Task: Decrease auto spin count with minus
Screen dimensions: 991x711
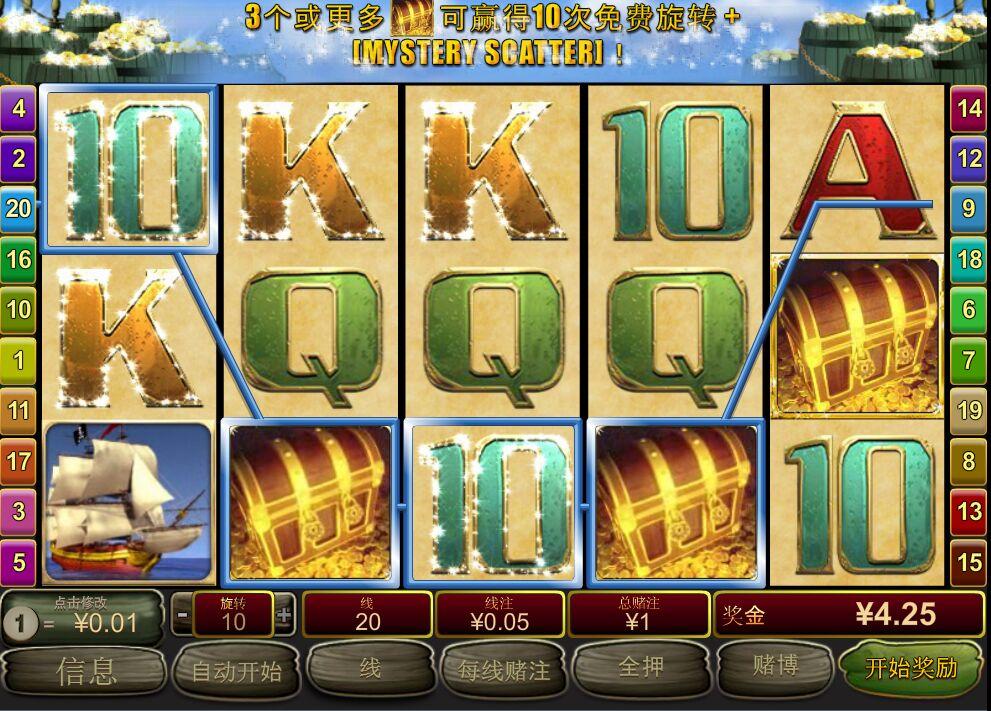Action: tap(182, 615)
